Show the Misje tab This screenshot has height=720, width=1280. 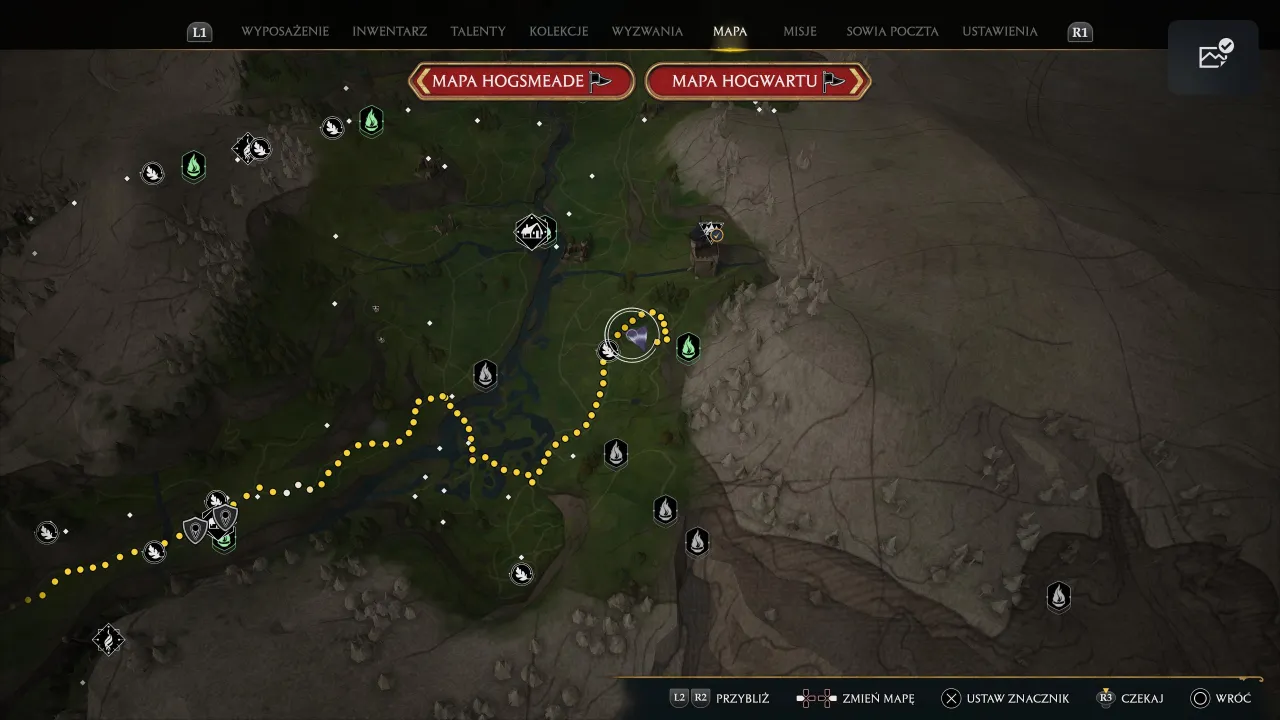pos(800,31)
